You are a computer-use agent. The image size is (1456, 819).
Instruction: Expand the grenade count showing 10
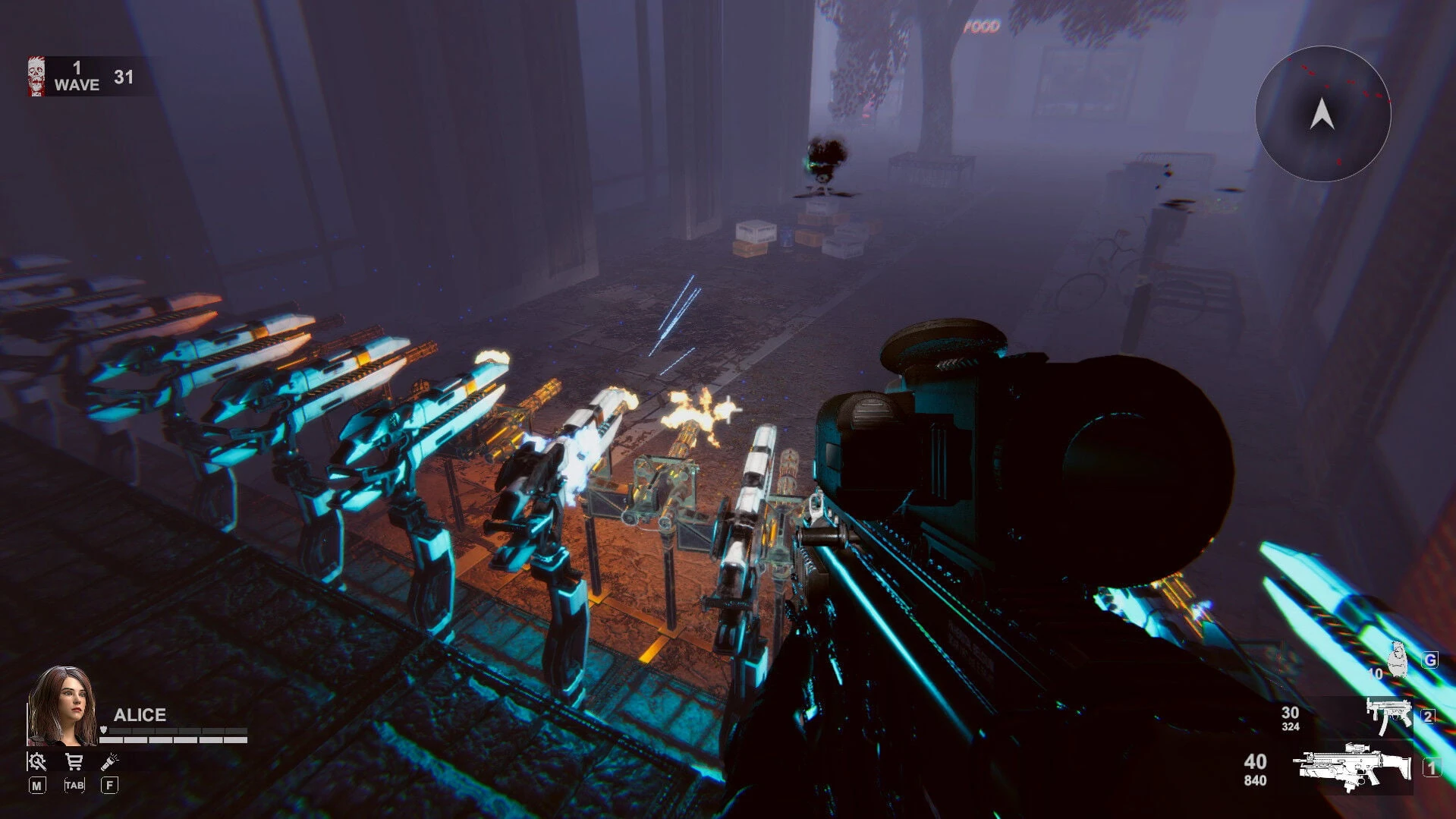[x=1375, y=673]
